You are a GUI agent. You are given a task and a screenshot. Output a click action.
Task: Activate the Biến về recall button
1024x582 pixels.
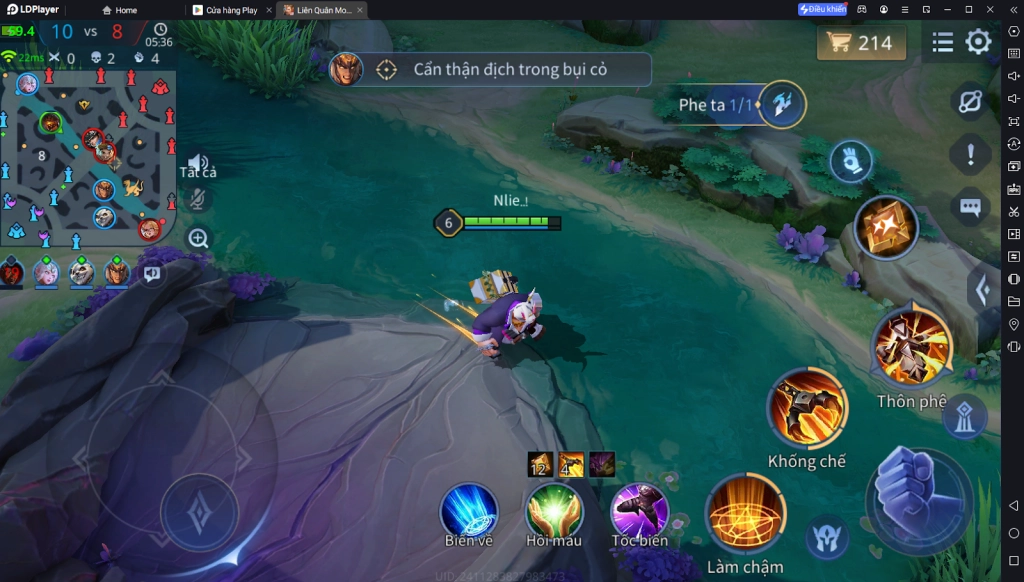(469, 510)
